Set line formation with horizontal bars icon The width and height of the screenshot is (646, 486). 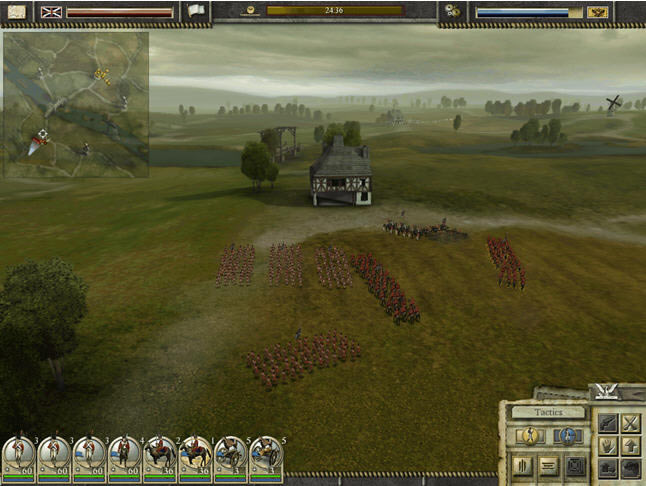pyautogui.click(x=548, y=465)
